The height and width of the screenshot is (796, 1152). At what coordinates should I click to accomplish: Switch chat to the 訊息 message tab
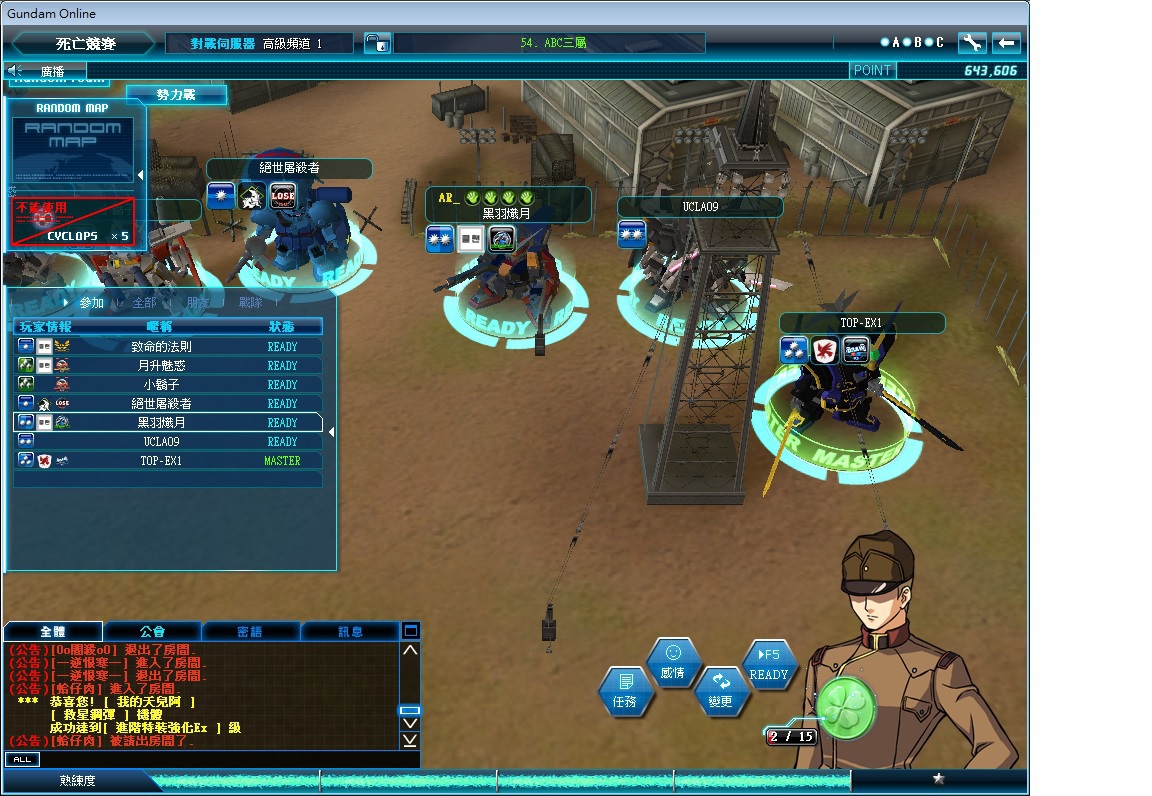(350, 632)
